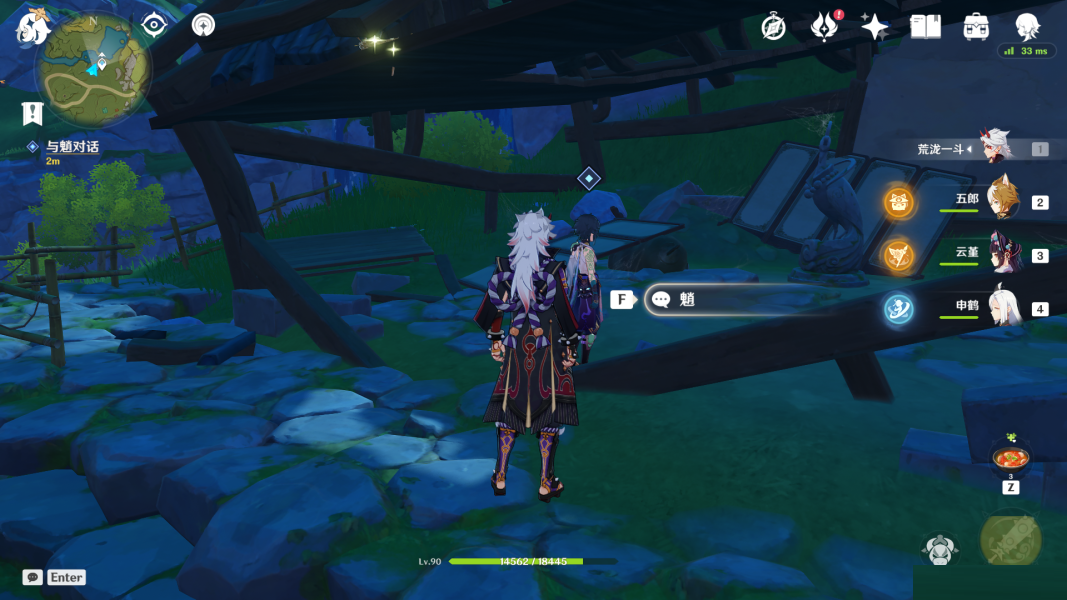Open the character screen icon
The width and height of the screenshot is (1067, 600).
(1027, 27)
